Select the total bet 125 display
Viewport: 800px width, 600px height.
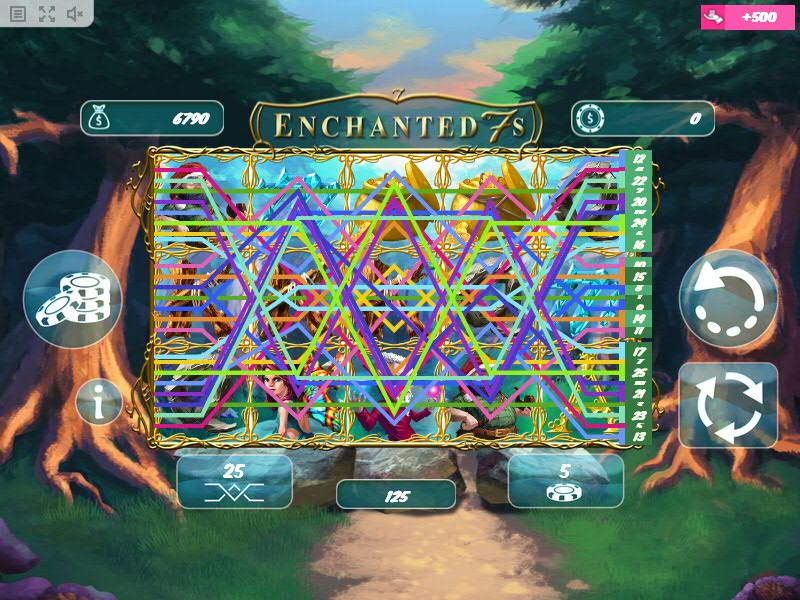tap(396, 495)
